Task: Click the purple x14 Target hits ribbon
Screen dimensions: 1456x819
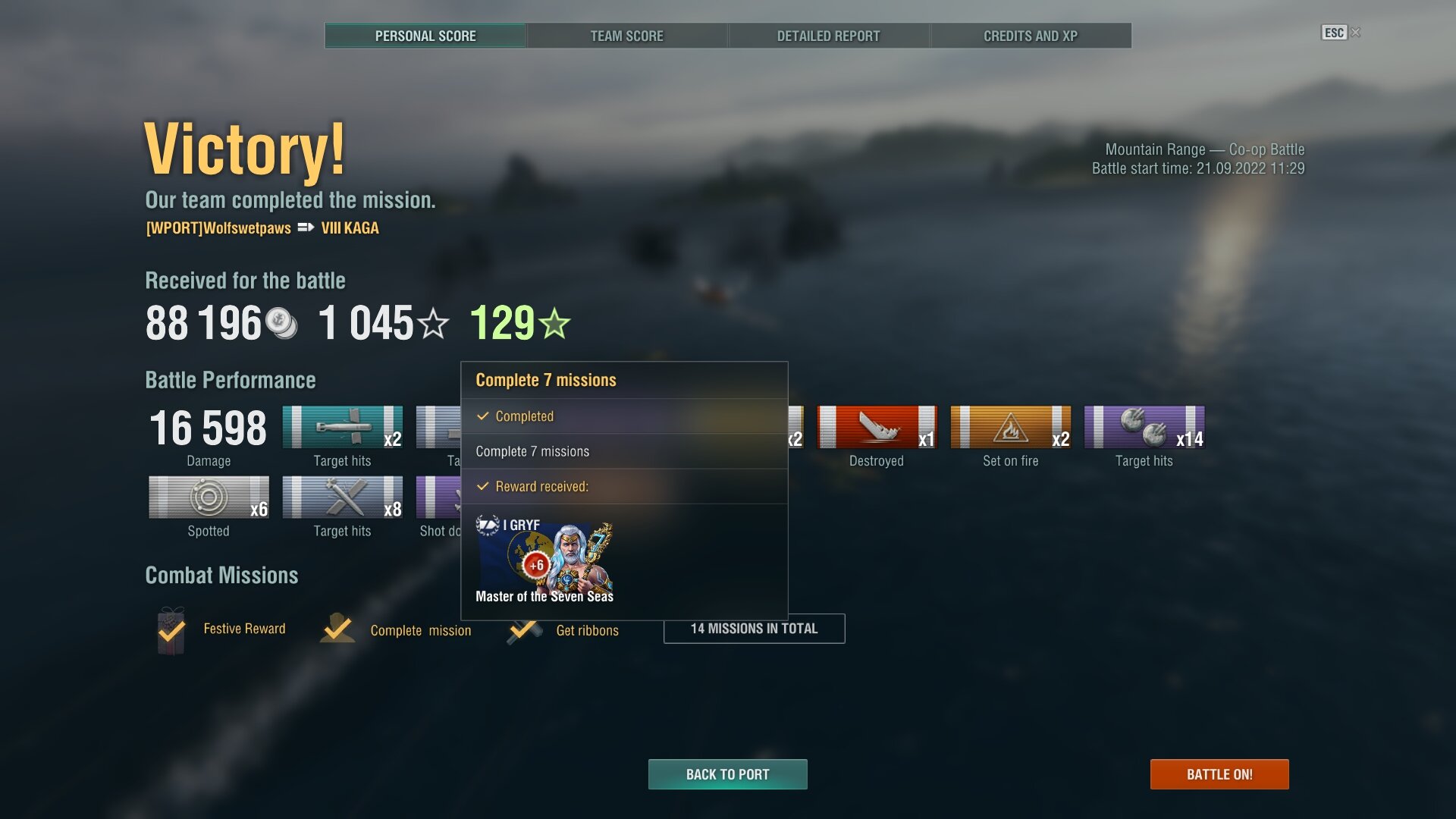Action: [x=1144, y=427]
